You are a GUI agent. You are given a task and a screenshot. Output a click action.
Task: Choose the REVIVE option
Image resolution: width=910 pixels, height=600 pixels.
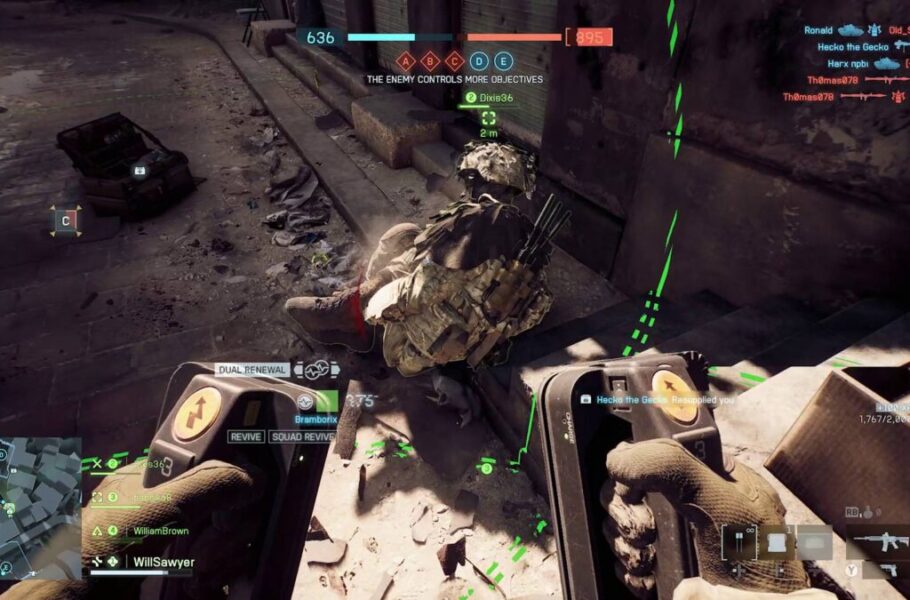point(246,437)
